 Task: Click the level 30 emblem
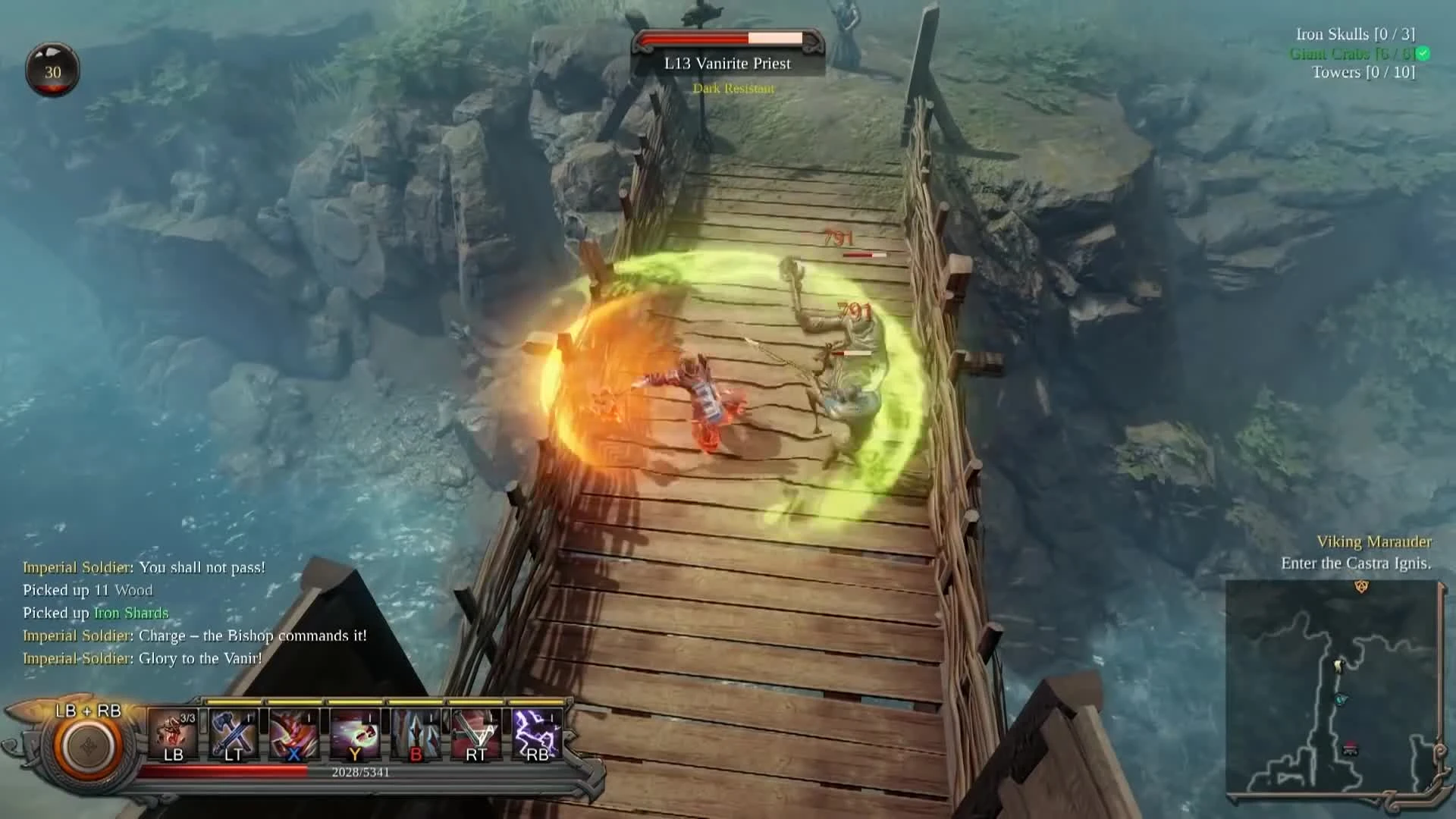52,69
